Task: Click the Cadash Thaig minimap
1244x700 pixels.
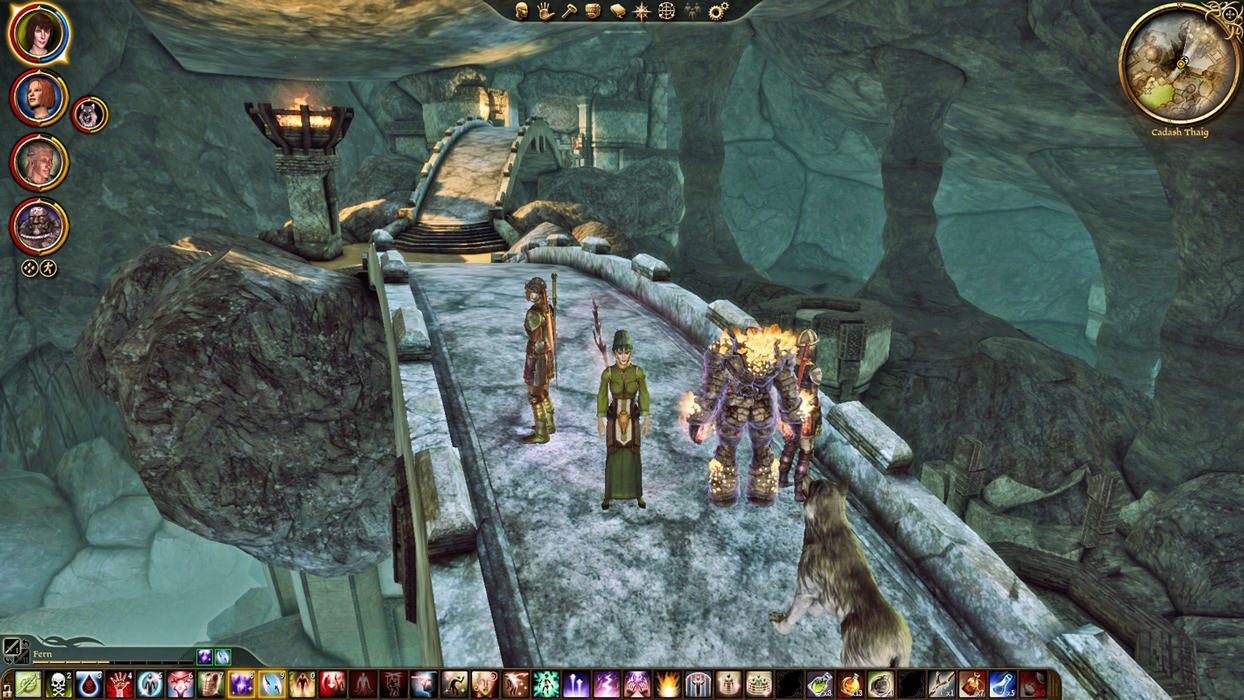Action: (x=1179, y=63)
